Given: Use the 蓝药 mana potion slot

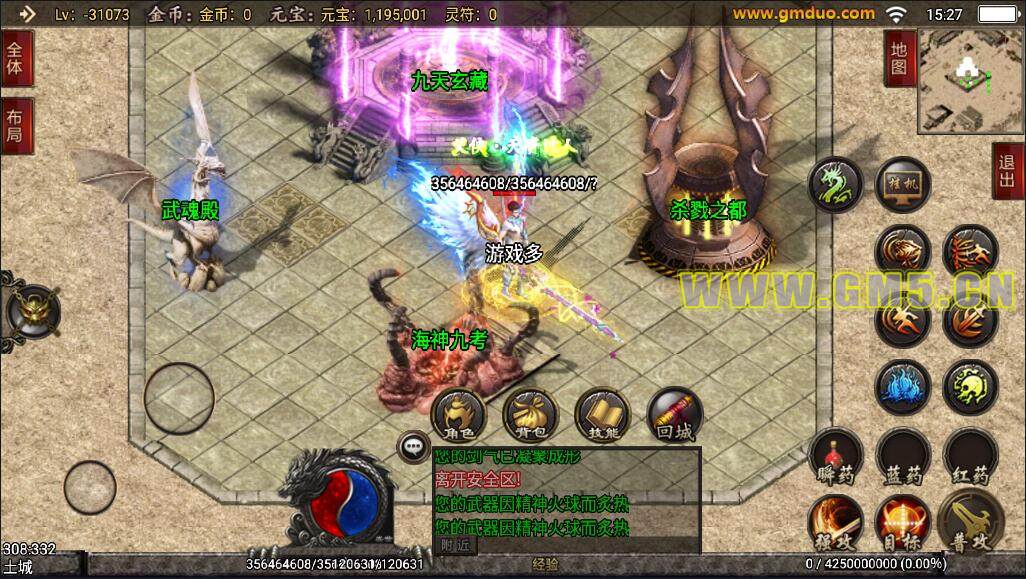Looking at the screenshot, I should click(903, 456).
